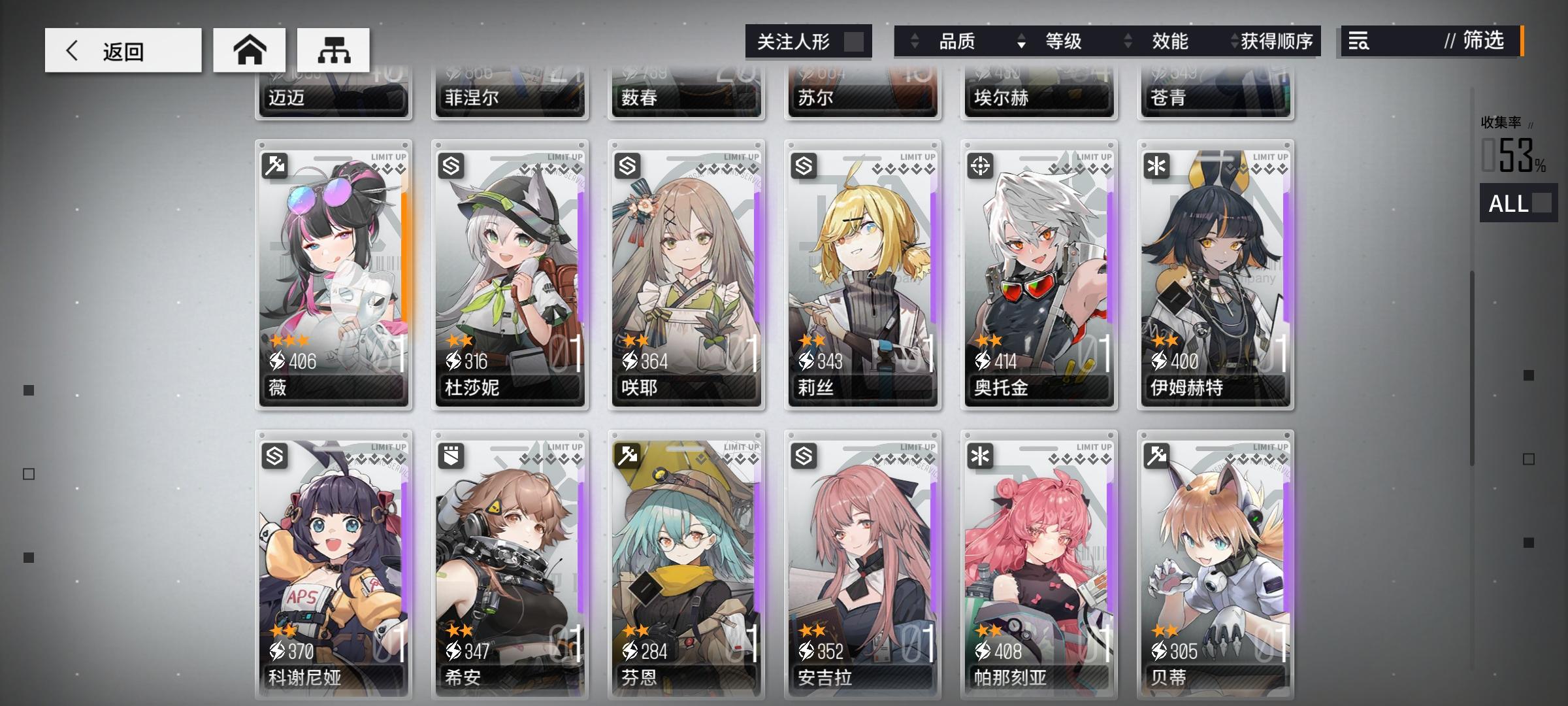
Task: Click the S-class icon on 杜莎妮's card
Action: (x=451, y=165)
